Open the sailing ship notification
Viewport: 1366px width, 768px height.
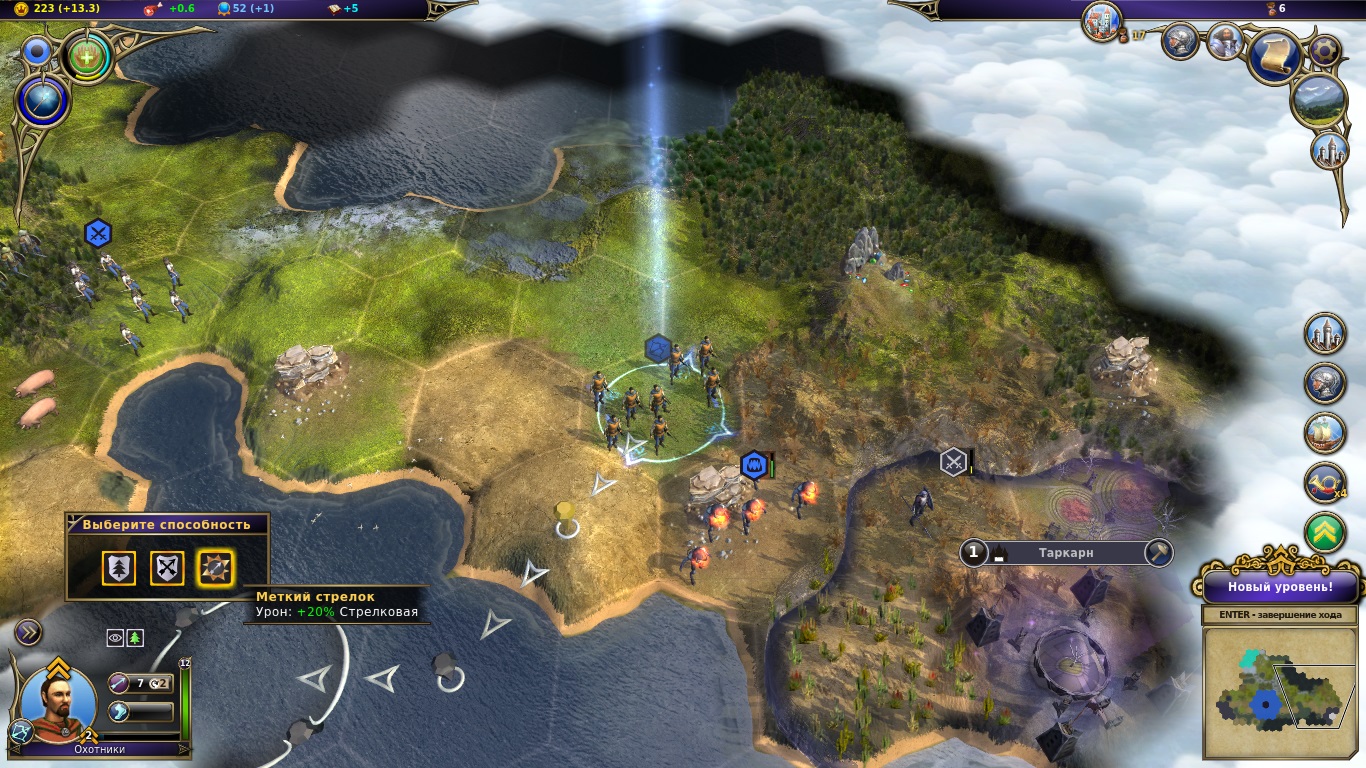pyautogui.click(x=1325, y=433)
